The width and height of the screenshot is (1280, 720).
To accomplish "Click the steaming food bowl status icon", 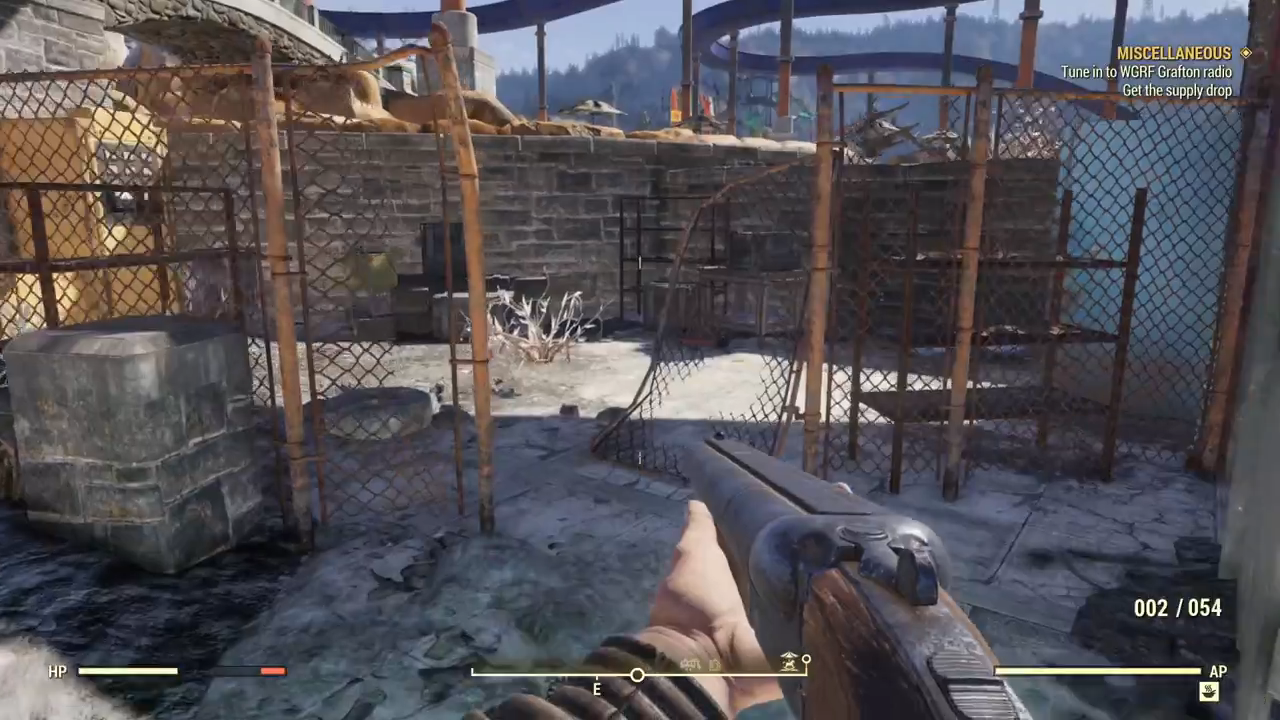I will [x=1209, y=691].
